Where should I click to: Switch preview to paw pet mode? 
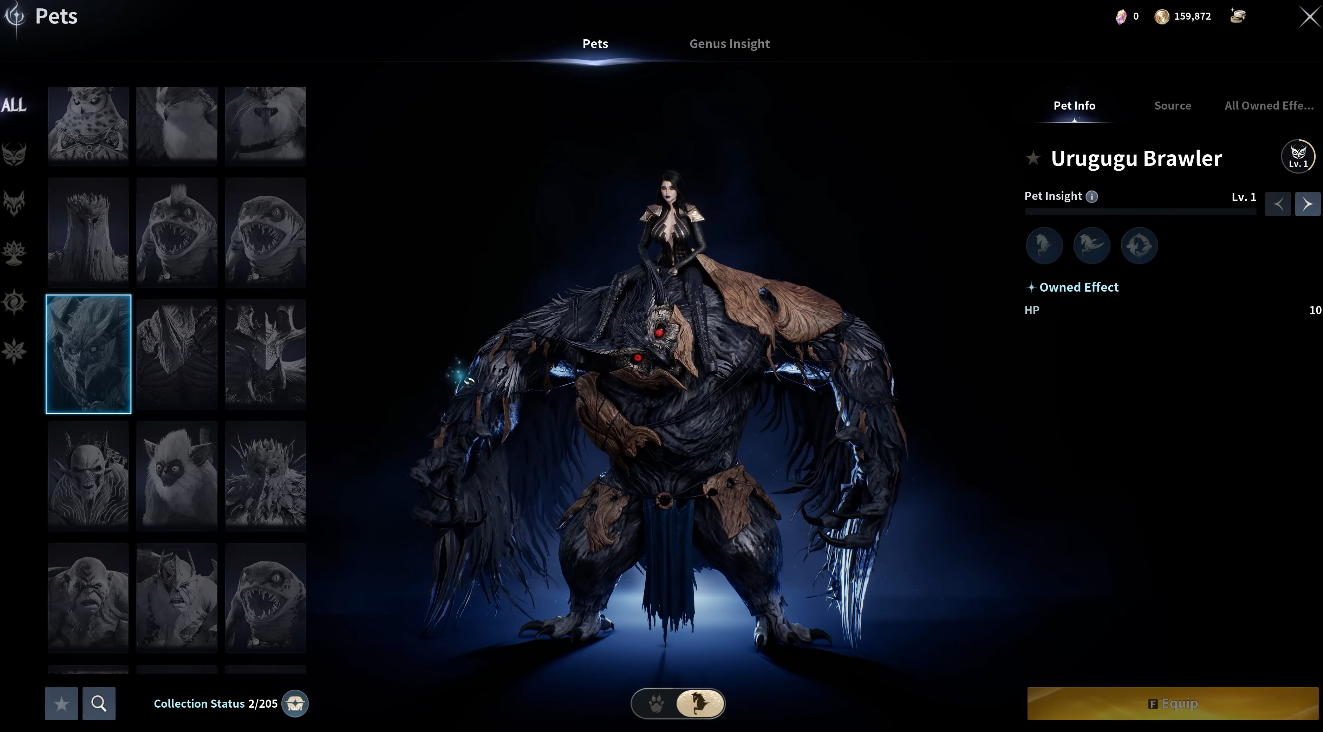point(655,704)
